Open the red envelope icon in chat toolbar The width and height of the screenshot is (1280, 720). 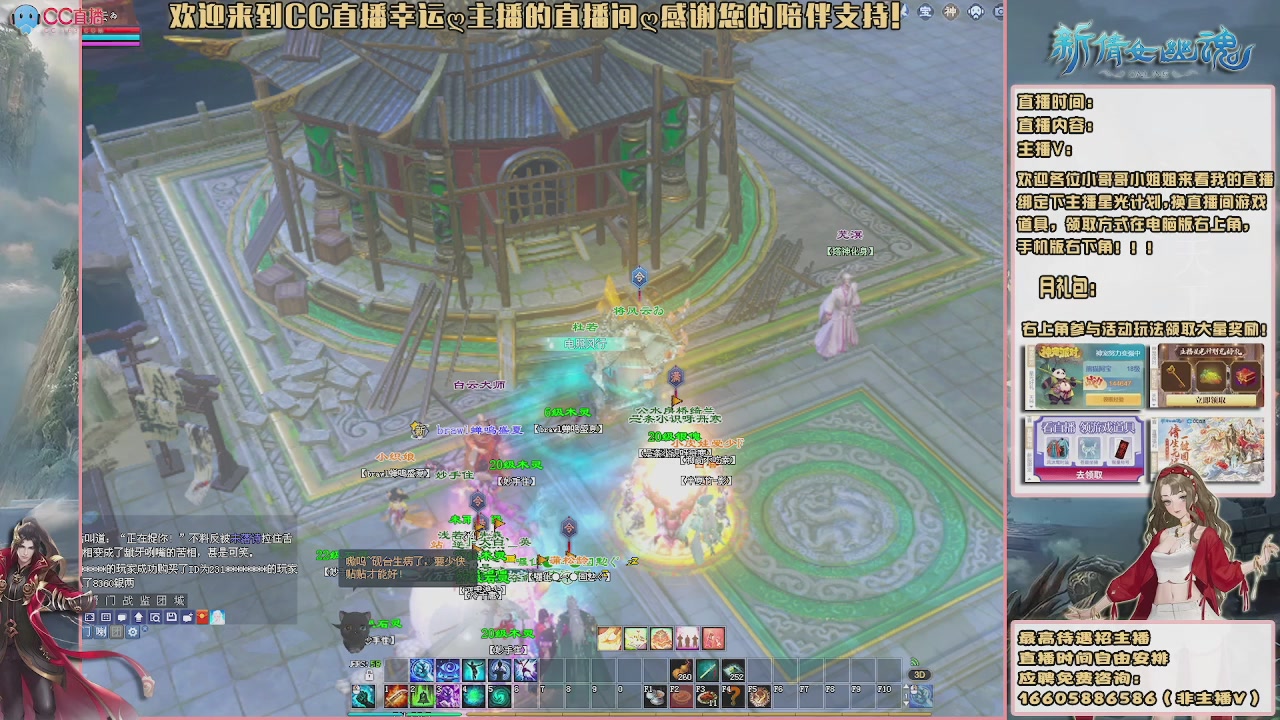202,617
